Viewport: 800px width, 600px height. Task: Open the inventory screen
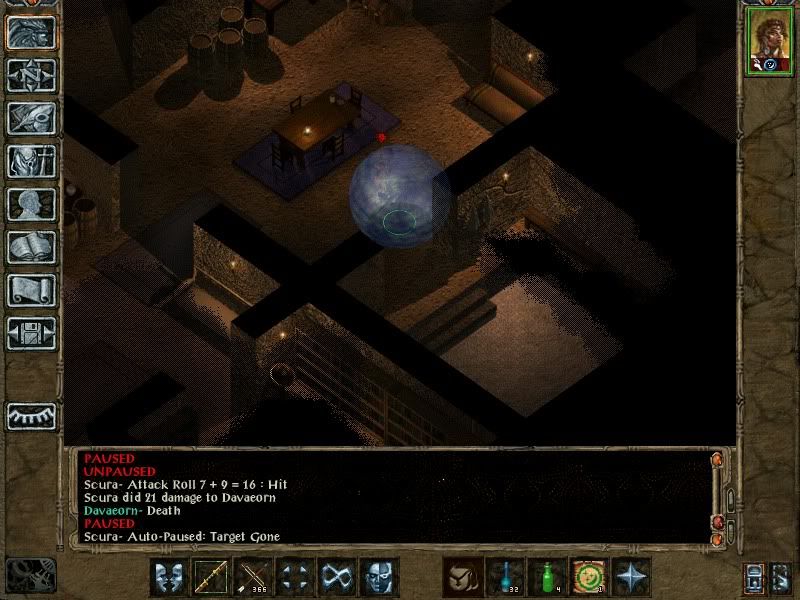point(31,161)
